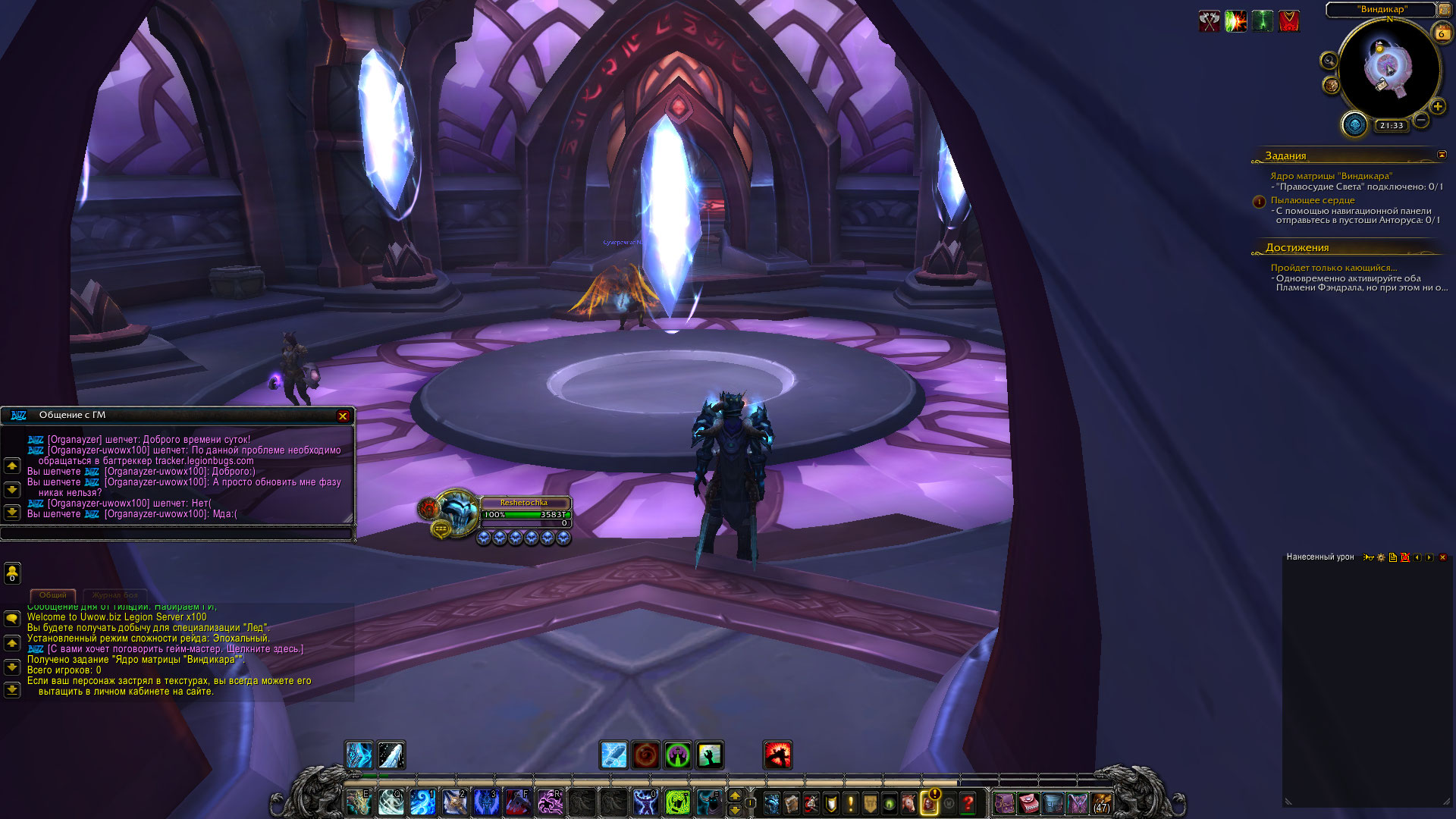Activate the red explosion ability above the bar
The height and width of the screenshot is (819, 1456).
pos(777,755)
